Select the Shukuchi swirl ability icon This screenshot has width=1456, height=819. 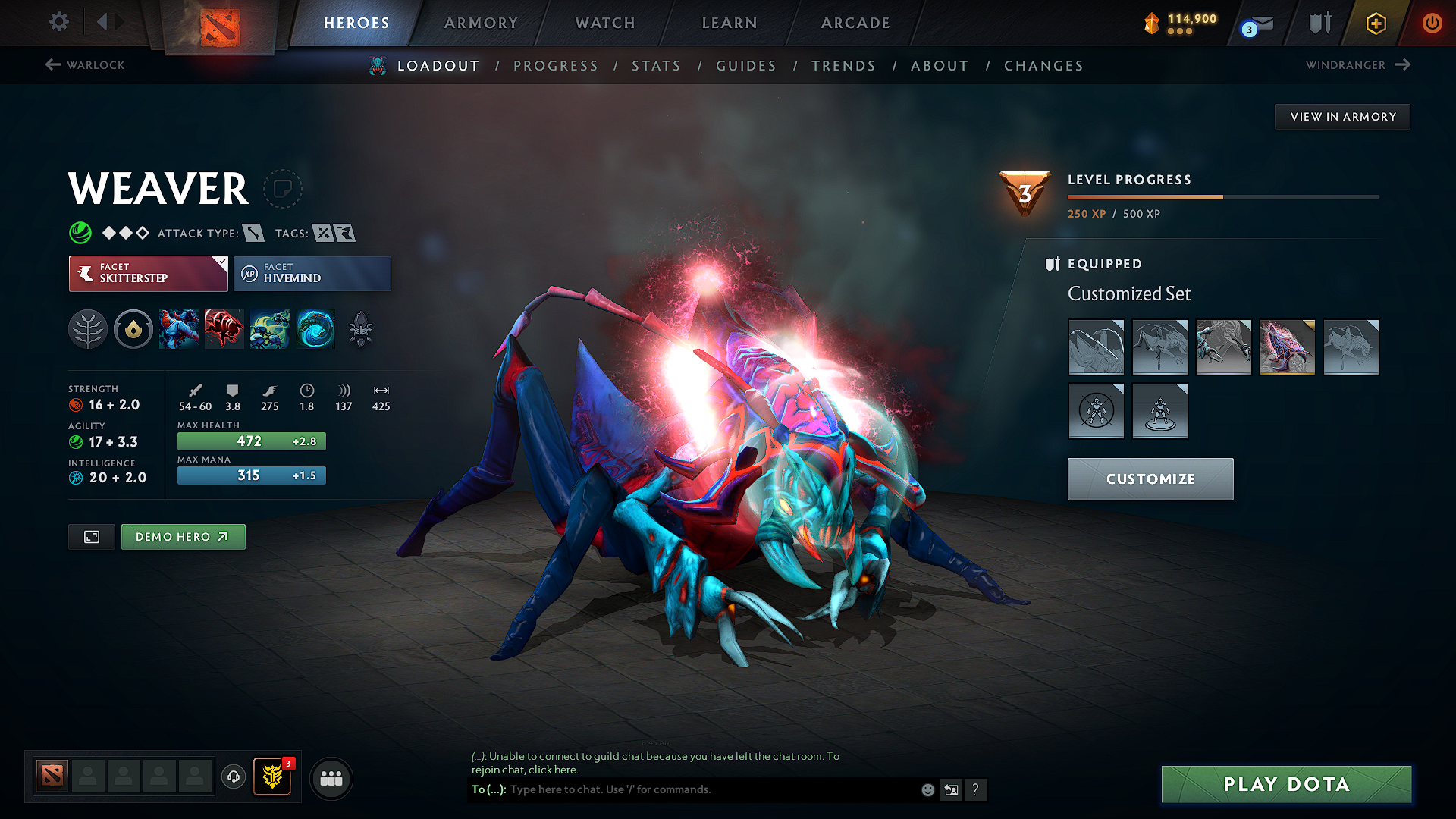[315, 328]
